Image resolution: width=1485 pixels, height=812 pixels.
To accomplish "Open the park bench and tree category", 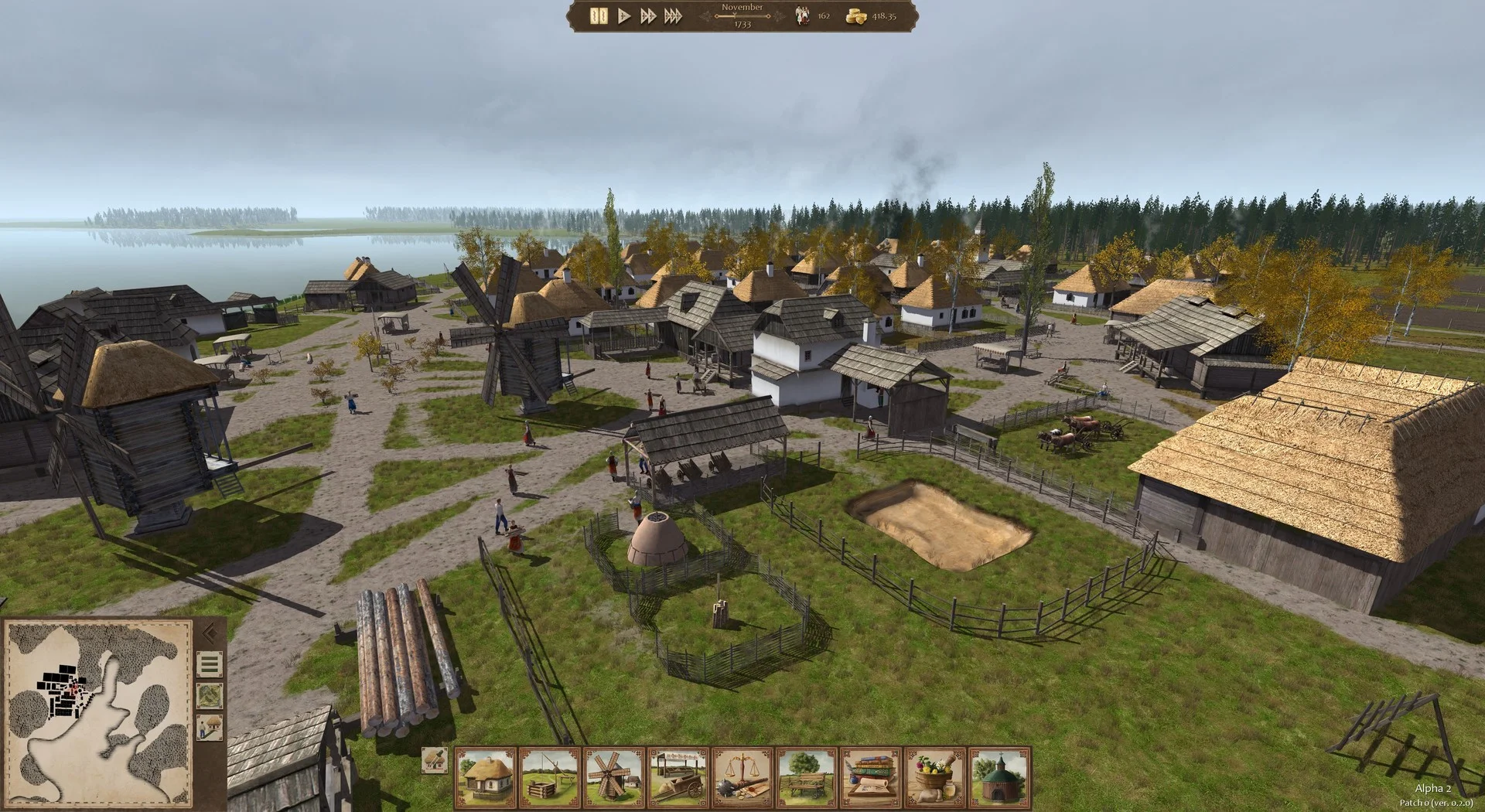I will click(807, 776).
